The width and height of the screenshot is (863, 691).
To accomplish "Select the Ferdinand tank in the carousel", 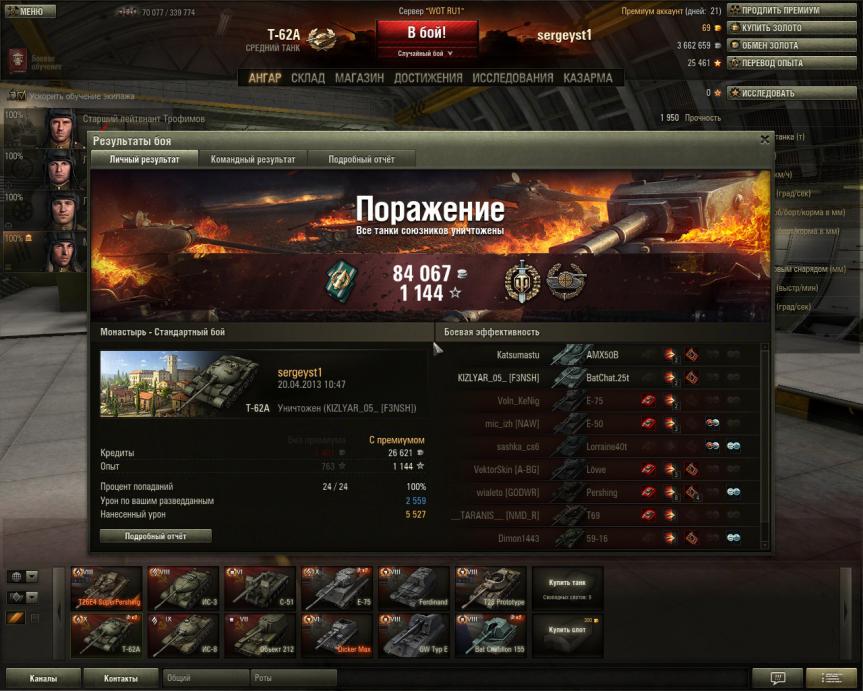I will (x=413, y=588).
